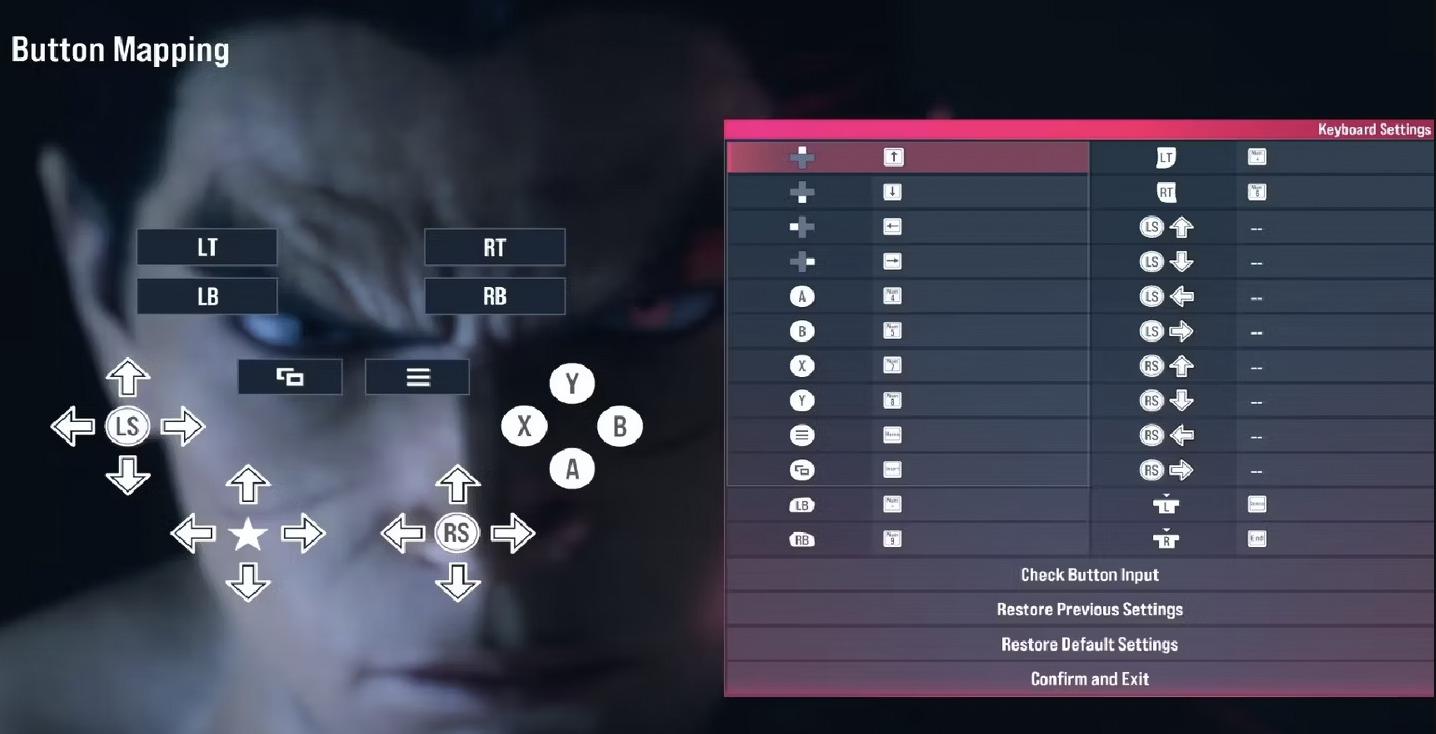Select the A button Num4 binding row

click(x=905, y=296)
